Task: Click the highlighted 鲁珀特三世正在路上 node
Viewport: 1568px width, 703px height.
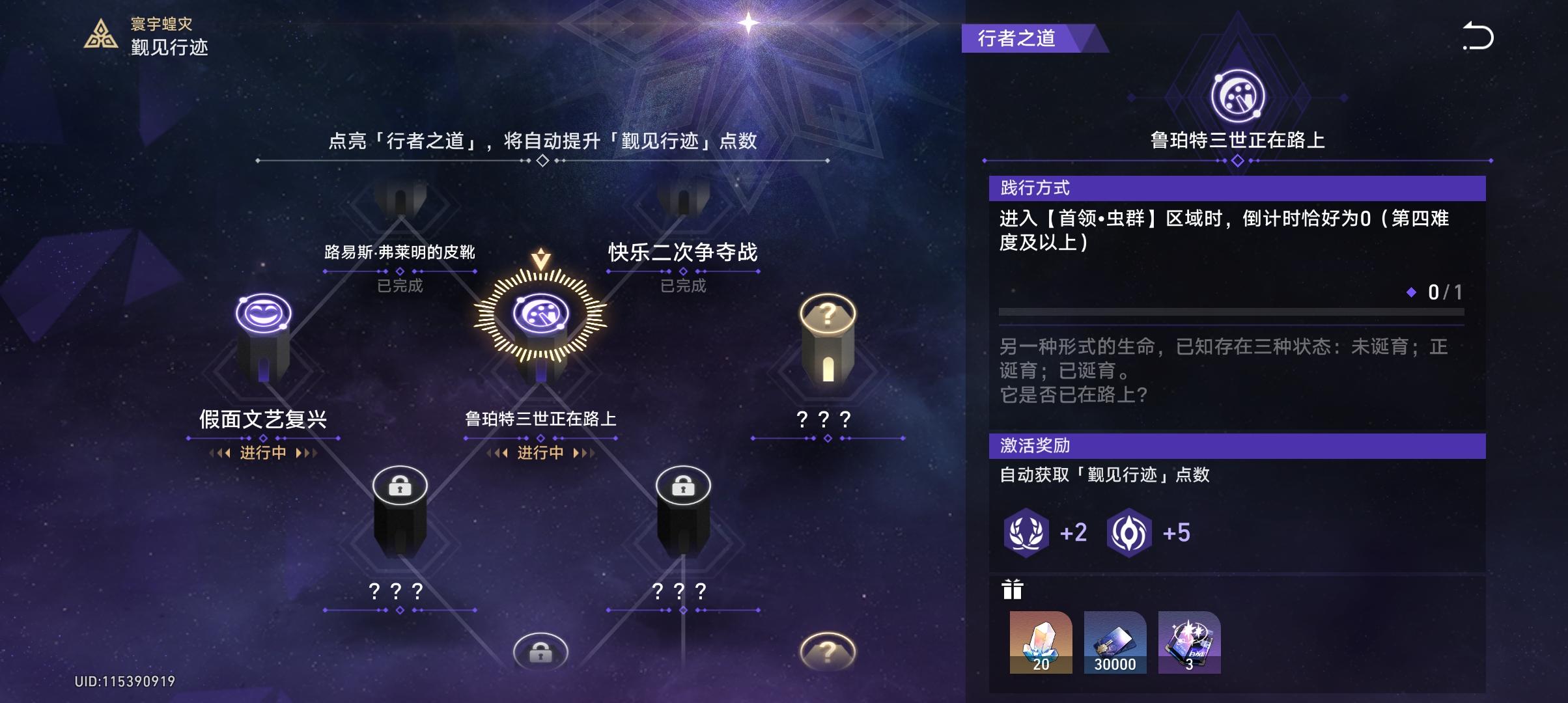Action: point(539,314)
